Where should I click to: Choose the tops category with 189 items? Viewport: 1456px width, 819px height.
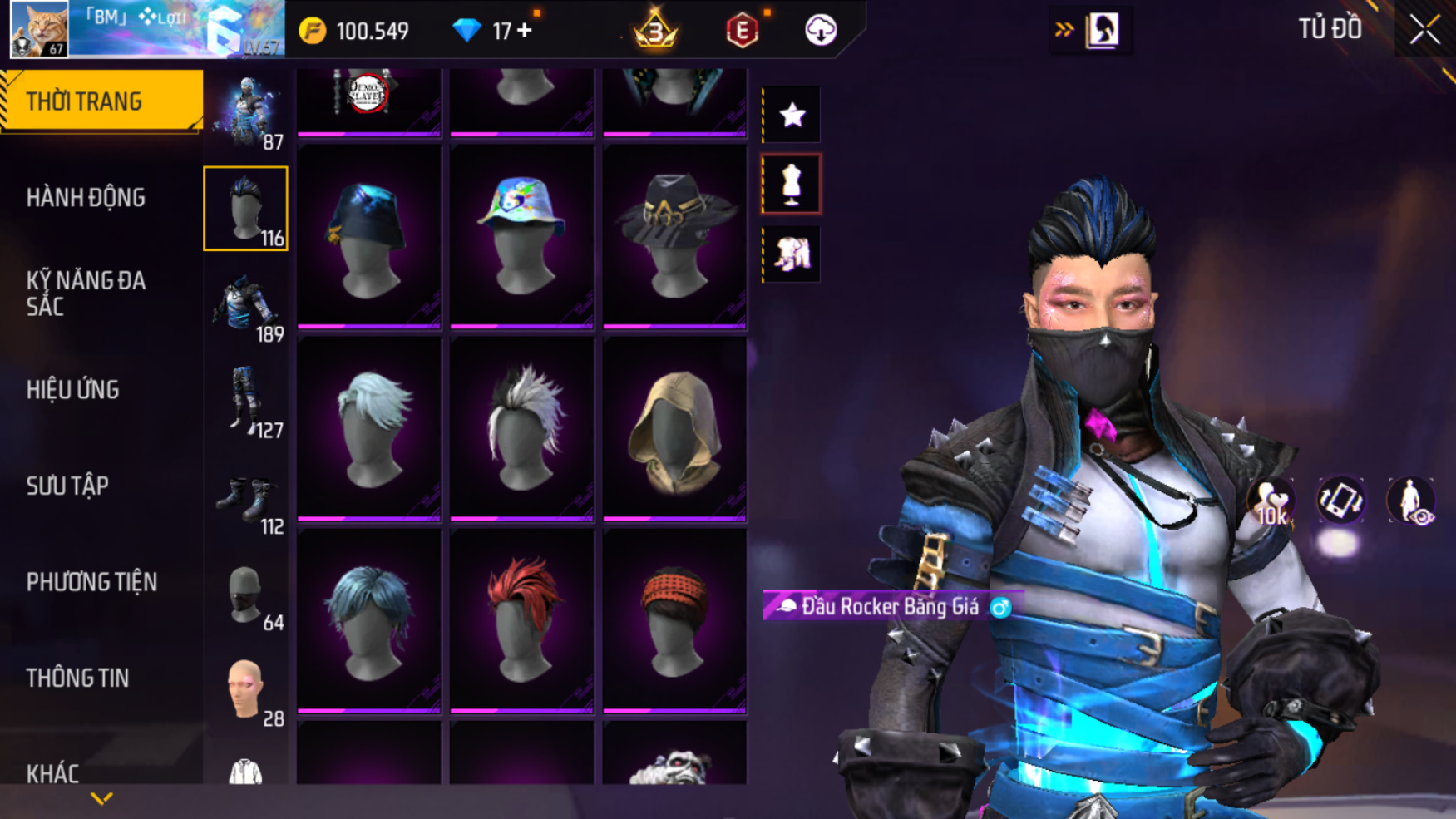[246, 305]
